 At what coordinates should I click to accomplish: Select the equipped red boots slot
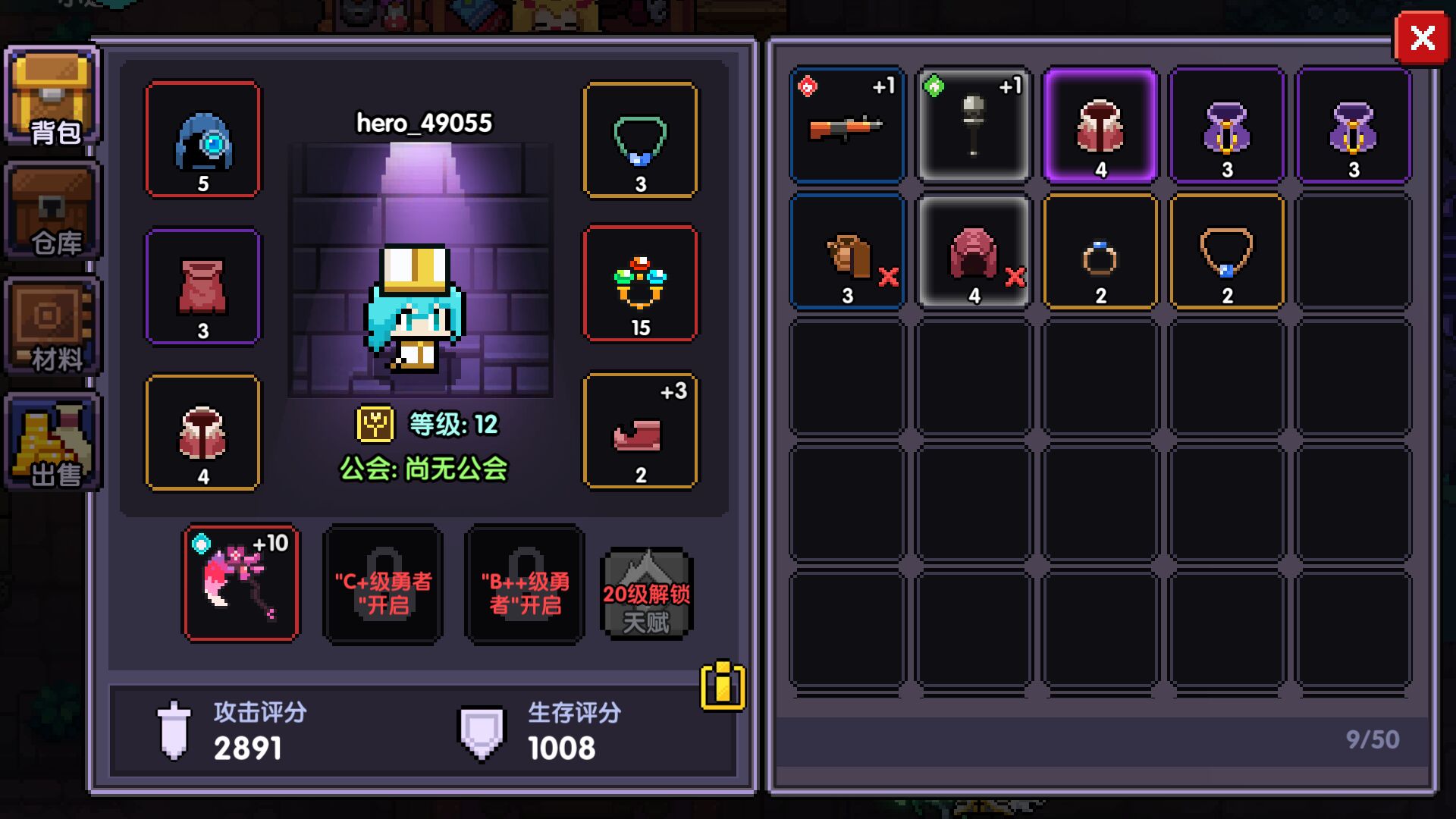click(x=640, y=431)
